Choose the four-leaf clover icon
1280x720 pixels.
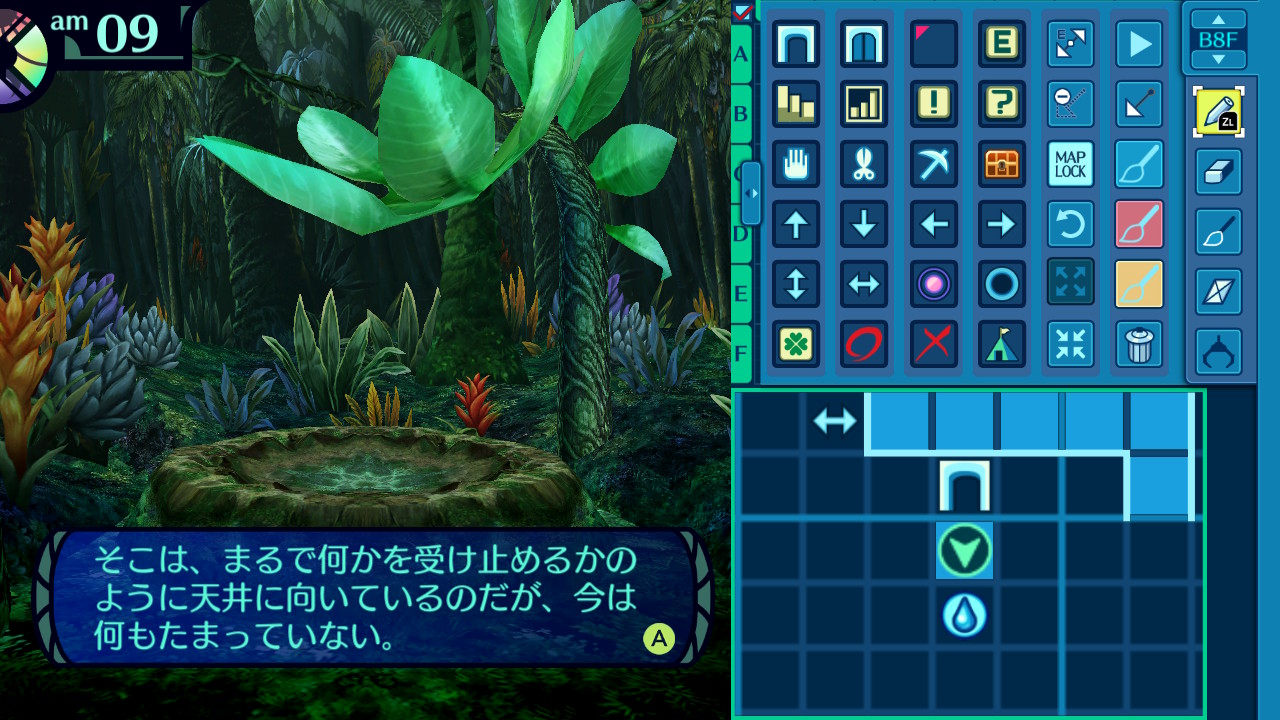tap(796, 344)
